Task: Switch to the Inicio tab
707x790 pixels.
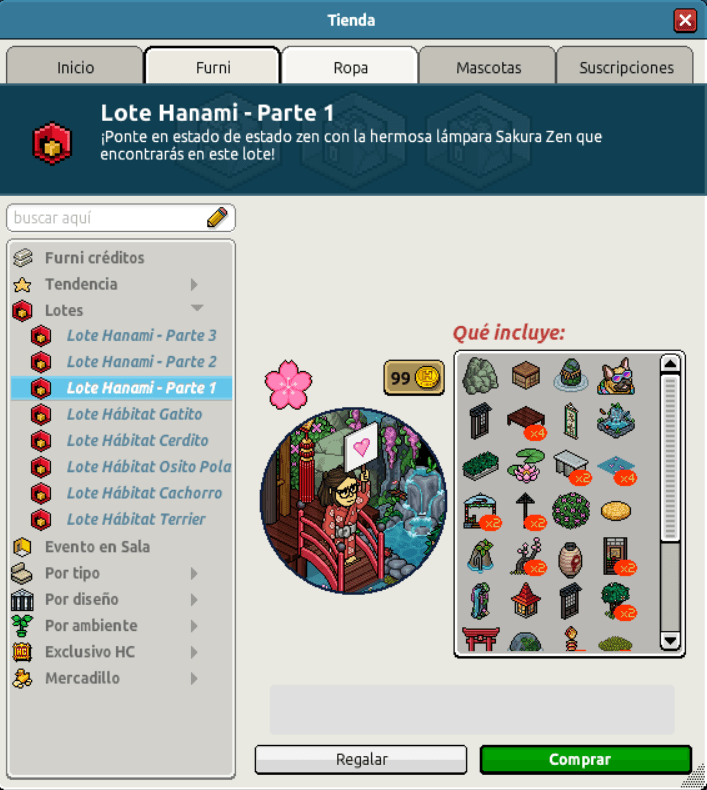Action: pyautogui.click(x=76, y=67)
